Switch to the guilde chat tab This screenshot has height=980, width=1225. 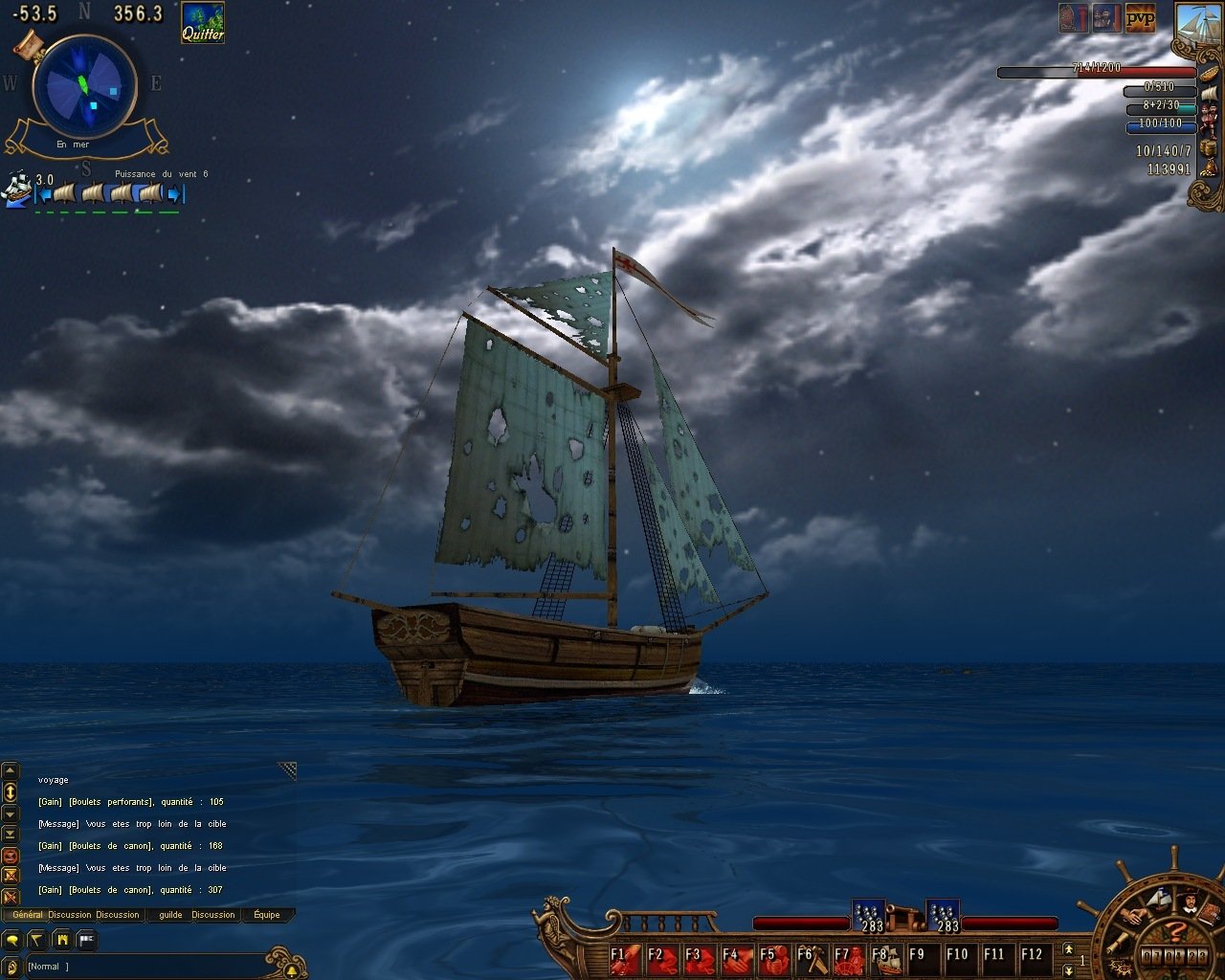[x=170, y=915]
